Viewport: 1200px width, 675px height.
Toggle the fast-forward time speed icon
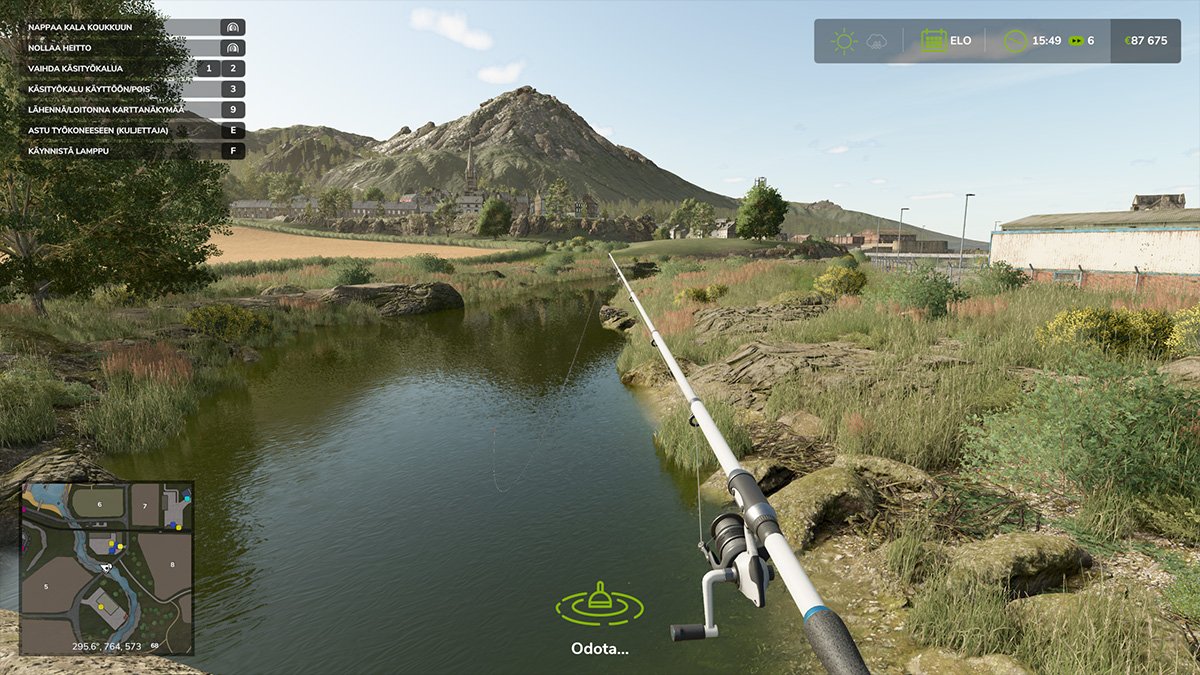pos(1075,41)
